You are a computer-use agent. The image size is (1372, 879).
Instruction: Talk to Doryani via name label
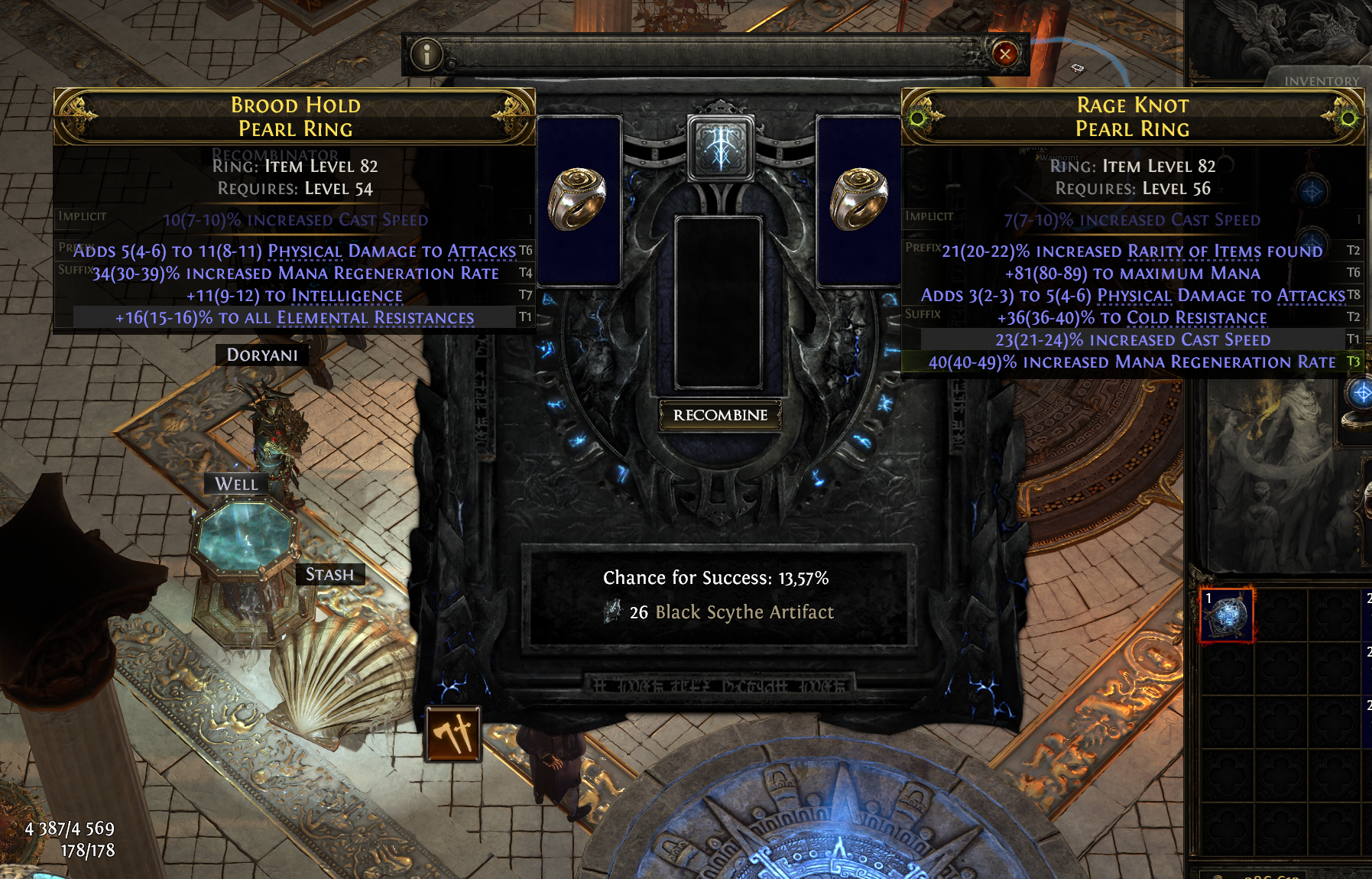[x=262, y=355]
